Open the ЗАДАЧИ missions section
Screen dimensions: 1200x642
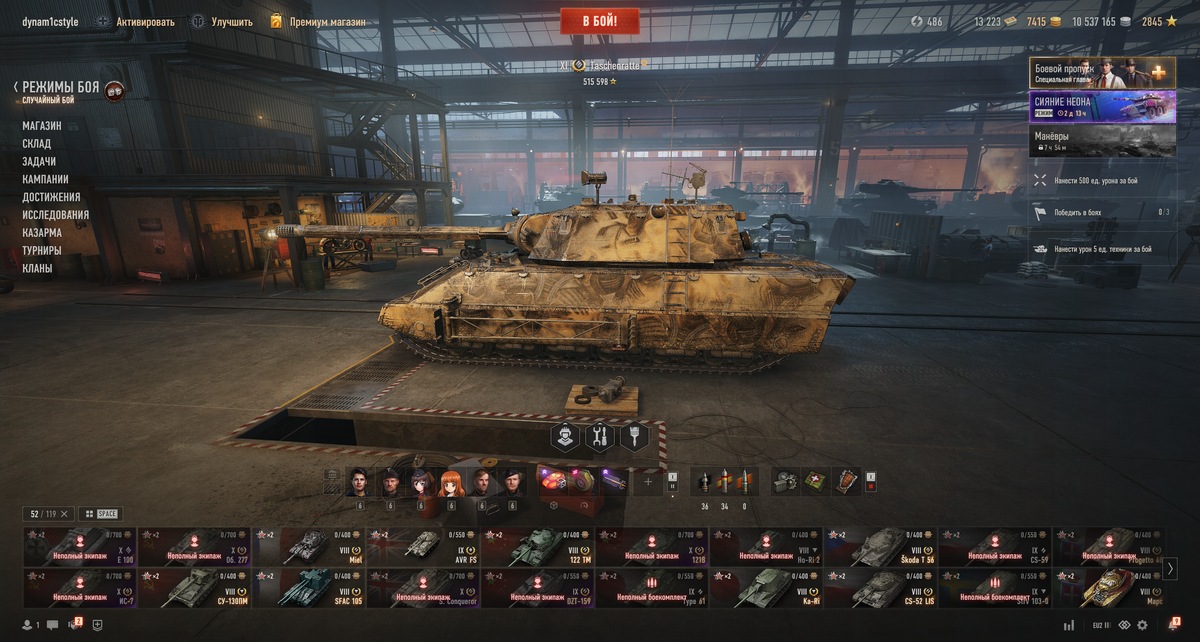coord(39,162)
